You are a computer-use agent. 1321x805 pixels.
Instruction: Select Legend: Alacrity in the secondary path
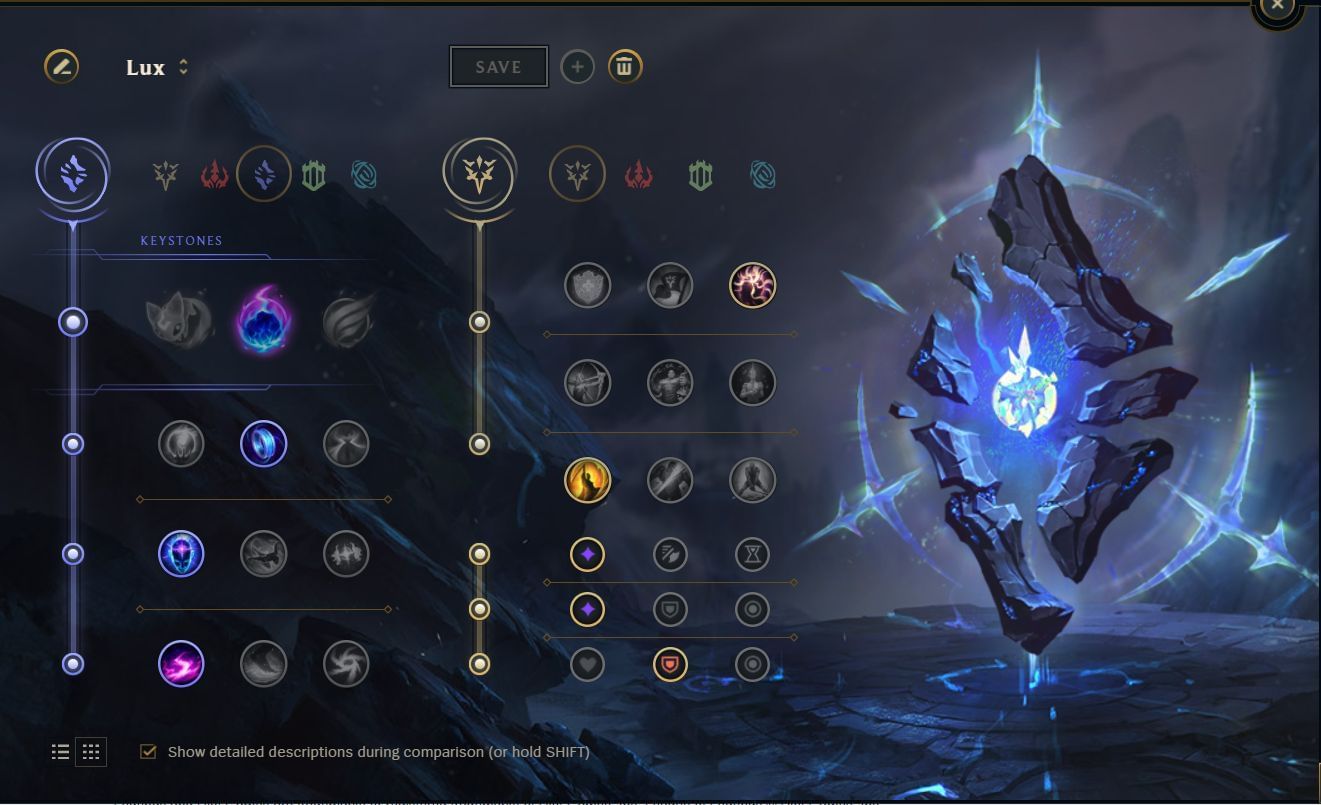point(589,382)
